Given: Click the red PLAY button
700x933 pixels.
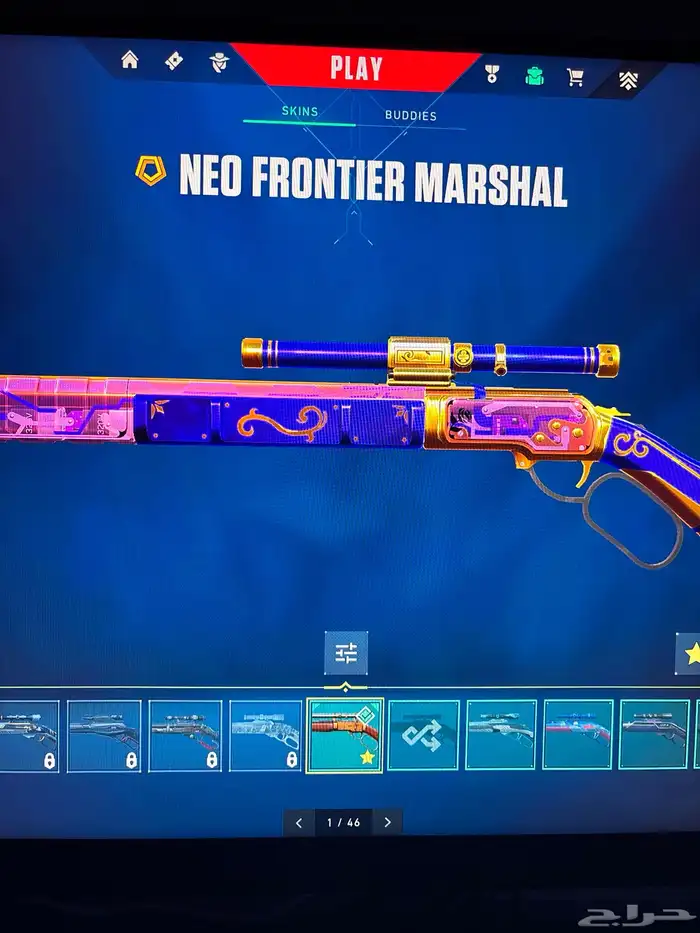Looking at the screenshot, I should point(356,69).
